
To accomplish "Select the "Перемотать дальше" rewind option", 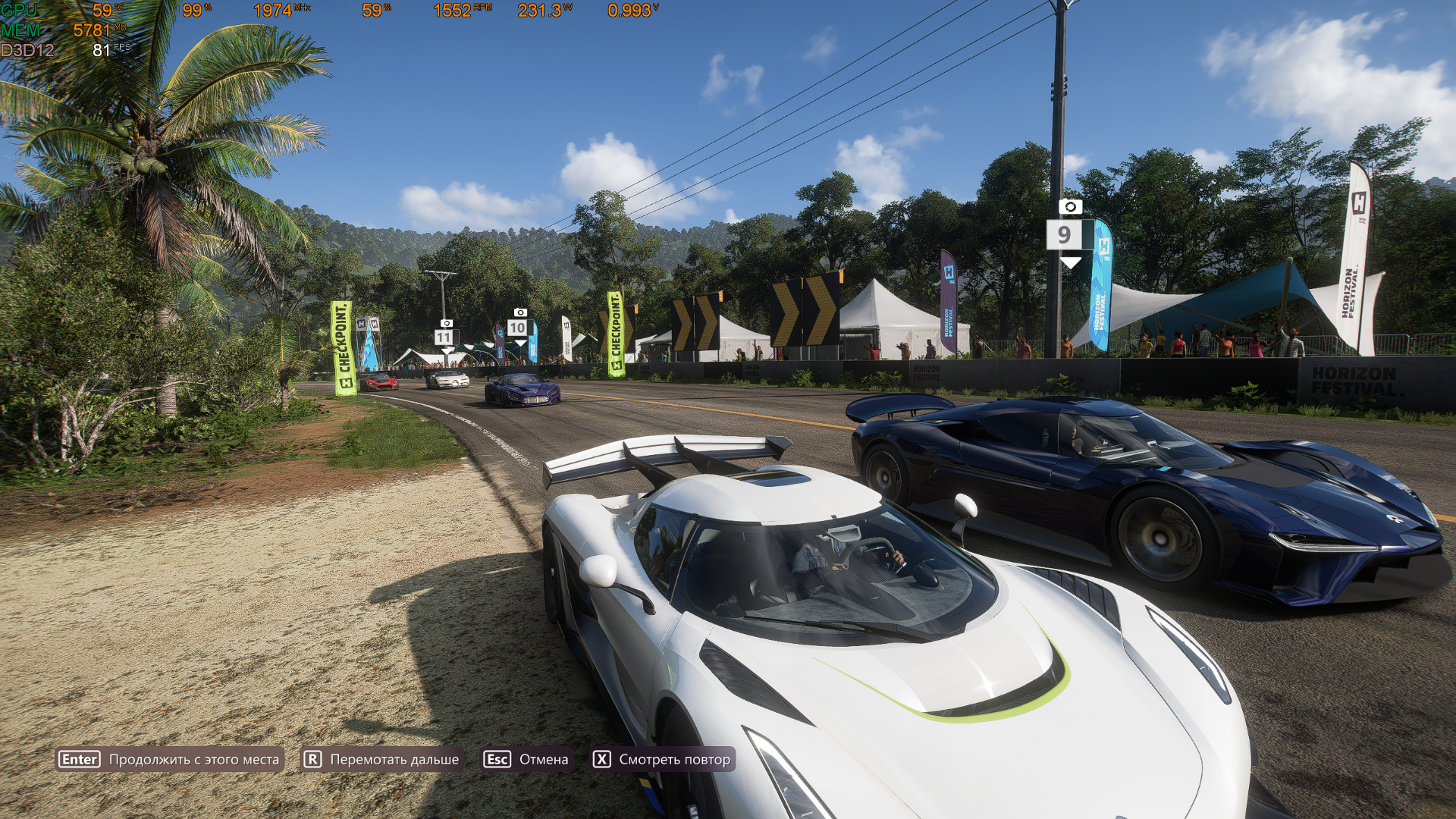I will [x=381, y=759].
